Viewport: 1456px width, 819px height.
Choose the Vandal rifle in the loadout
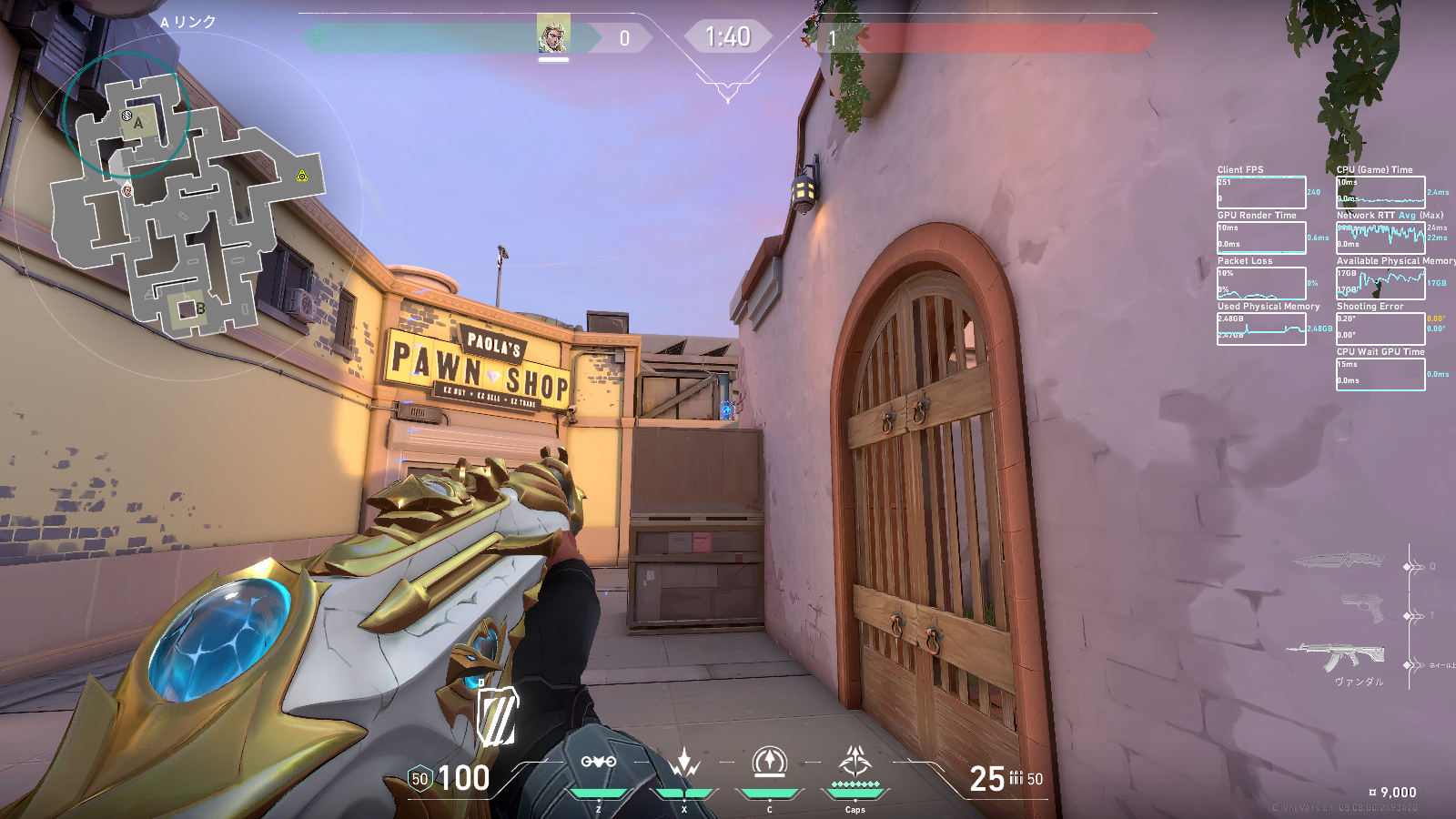(1337, 656)
